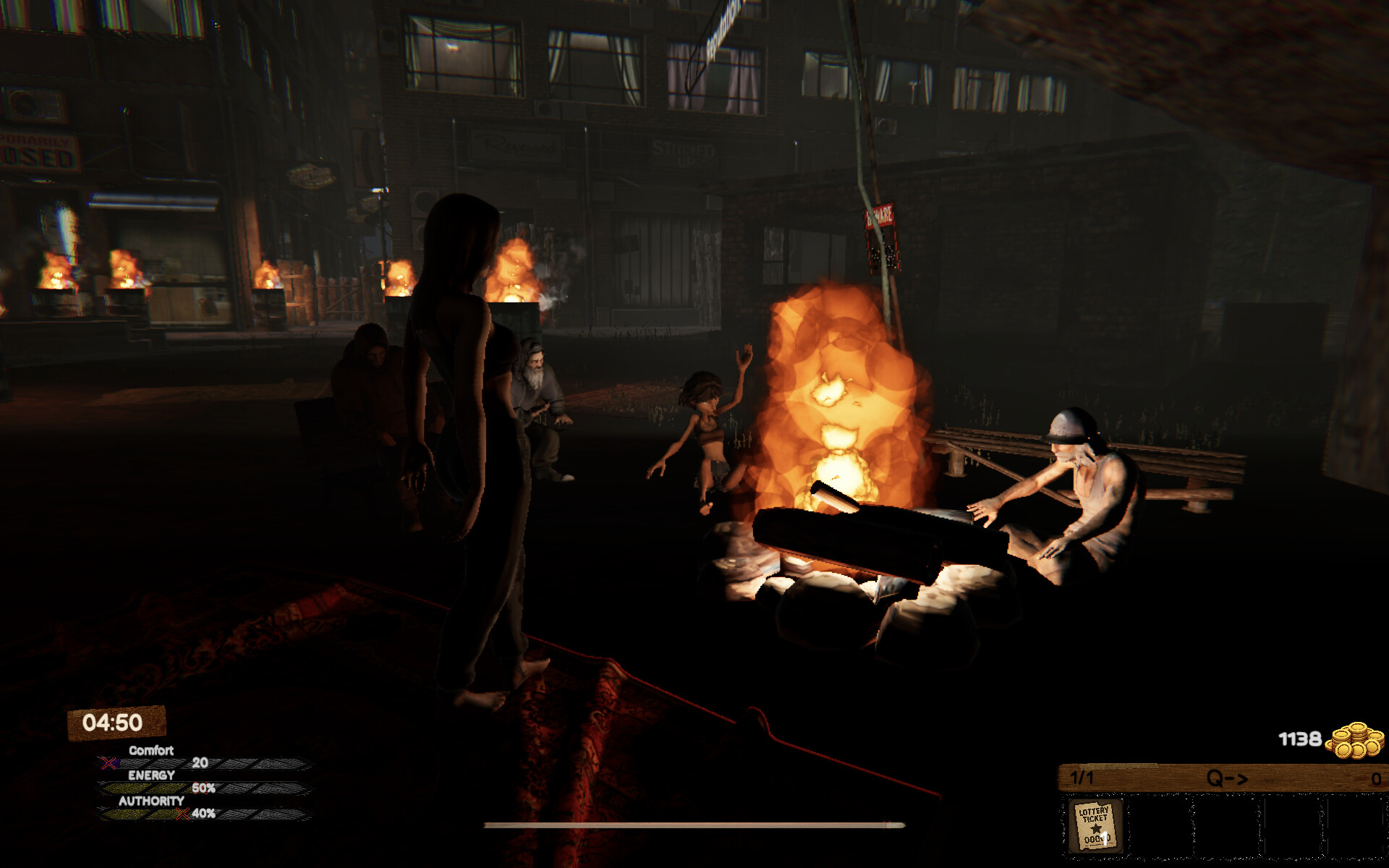
Task: Click the long progress bar at bottom center
Action: 696,826
